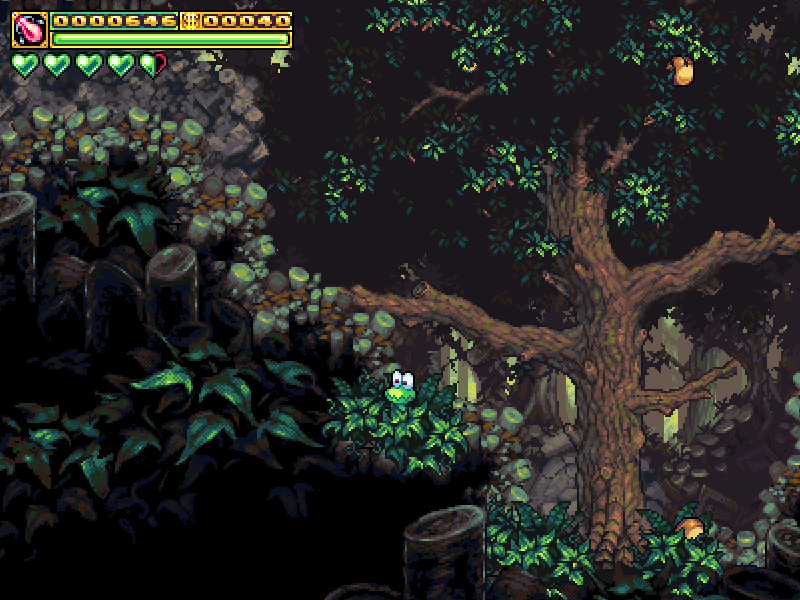Image resolution: width=800 pixels, height=600 pixels.
Task: Select the pink tongue weapon icon
Action: tap(29, 30)
